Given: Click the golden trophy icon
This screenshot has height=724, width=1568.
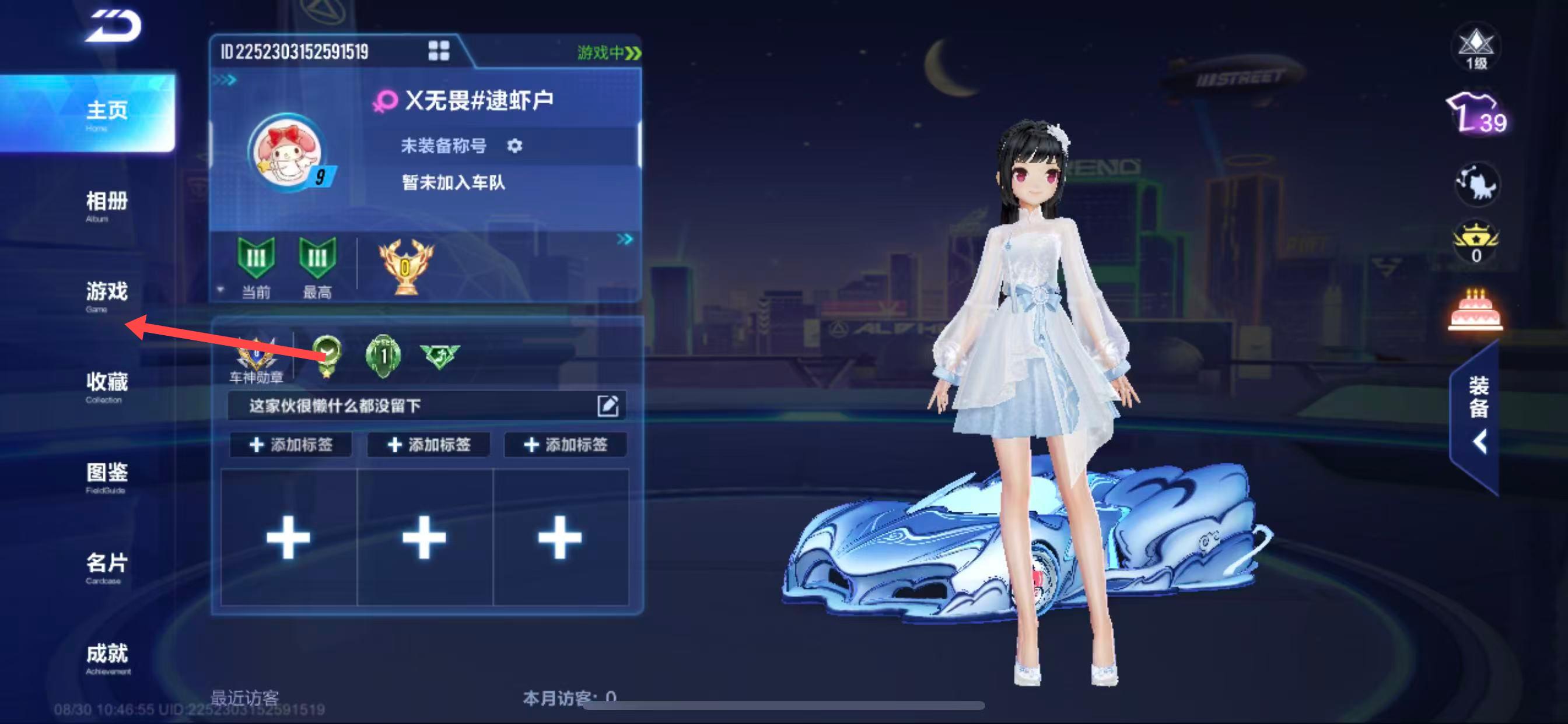Looking at the screenshot, I should pos(406,266).
